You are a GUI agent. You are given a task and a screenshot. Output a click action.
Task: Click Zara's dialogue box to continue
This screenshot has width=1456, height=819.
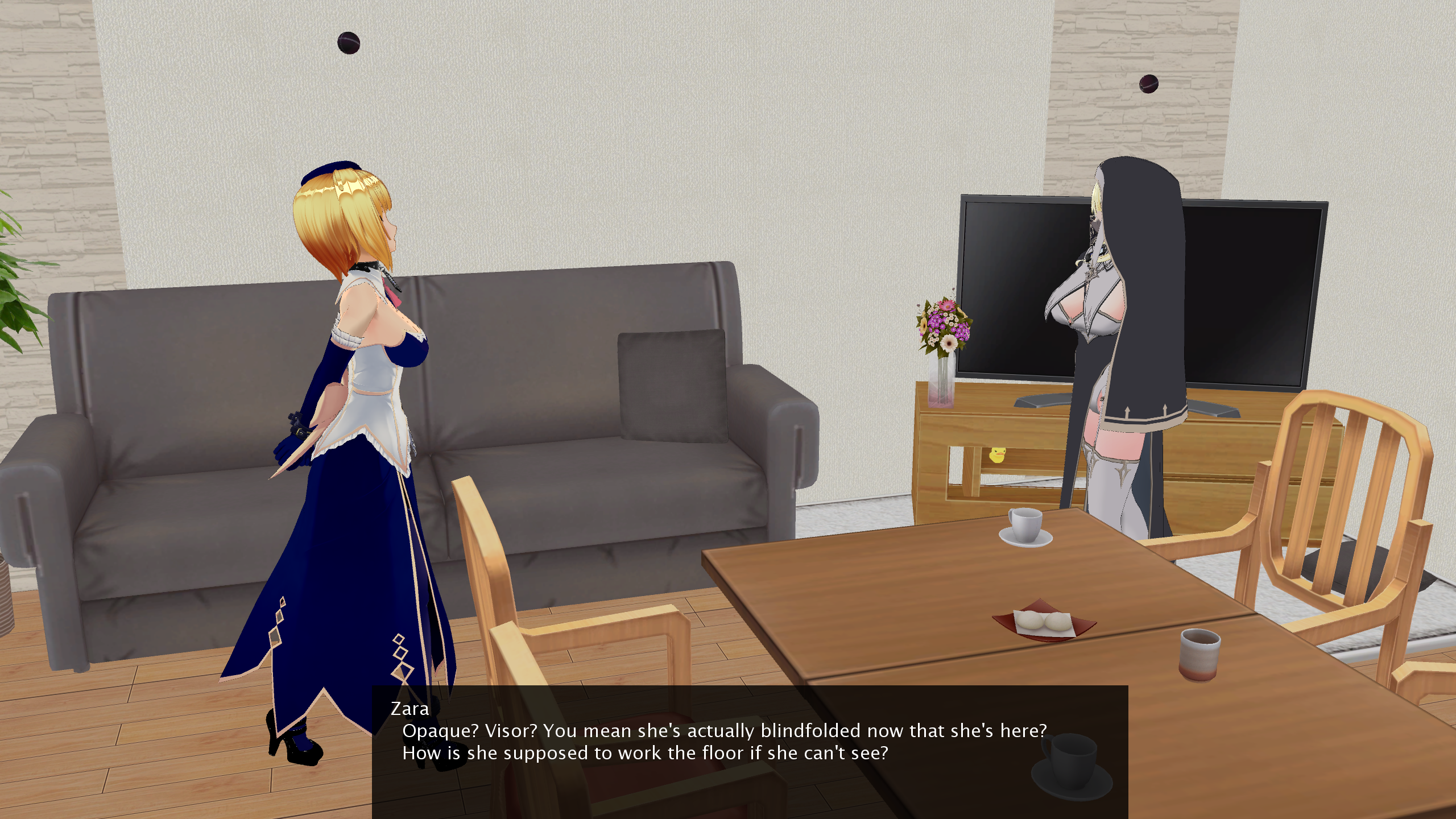click(750, 751)
